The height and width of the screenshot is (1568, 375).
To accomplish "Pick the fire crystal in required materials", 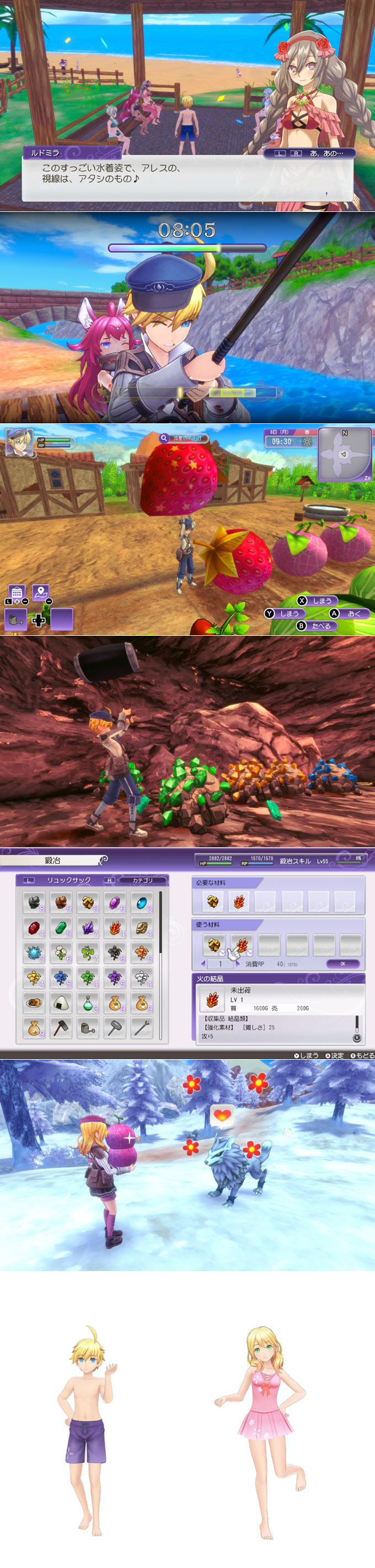I will pos(239,901).
